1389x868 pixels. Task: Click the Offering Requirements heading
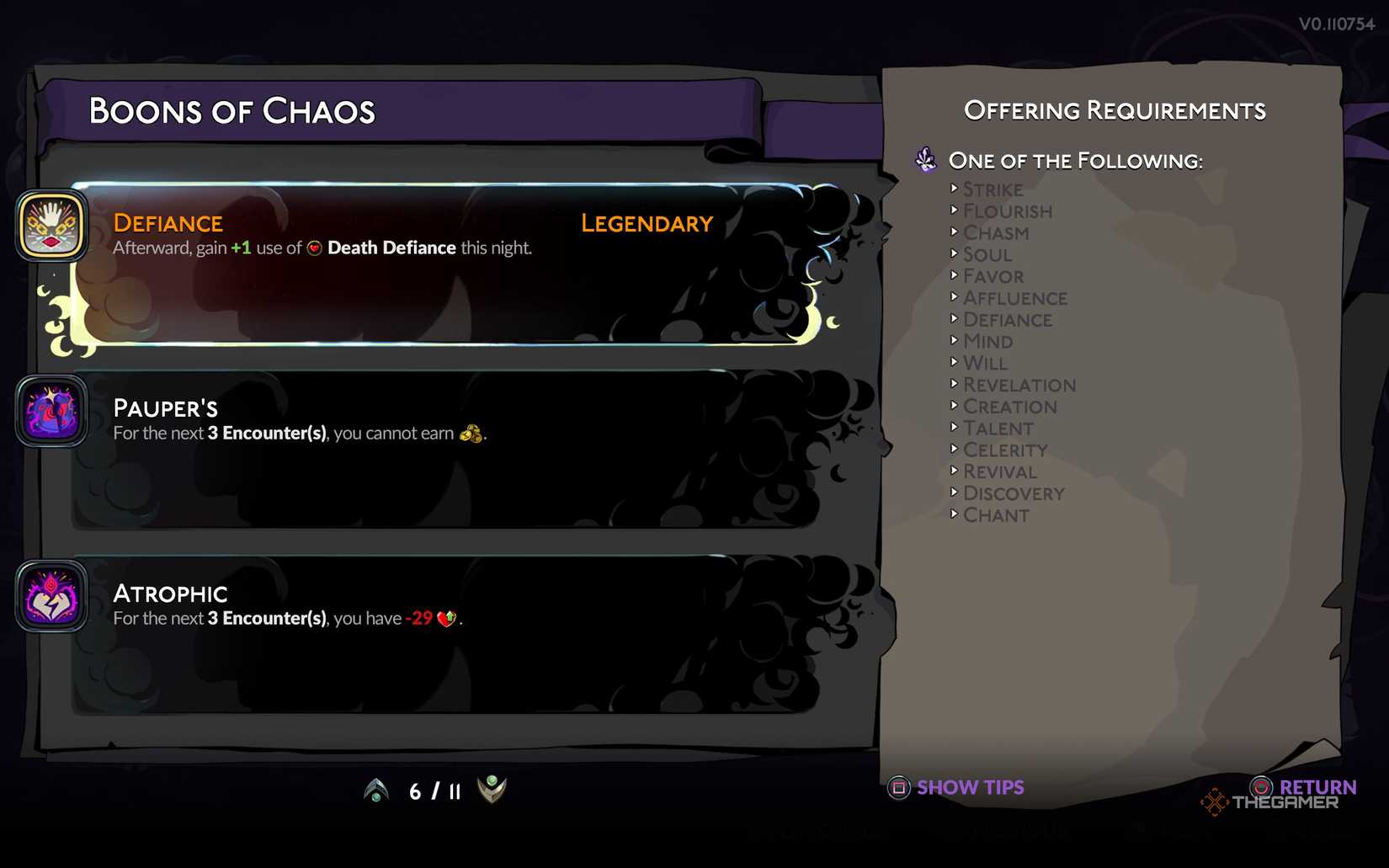tap(1115, 109)
